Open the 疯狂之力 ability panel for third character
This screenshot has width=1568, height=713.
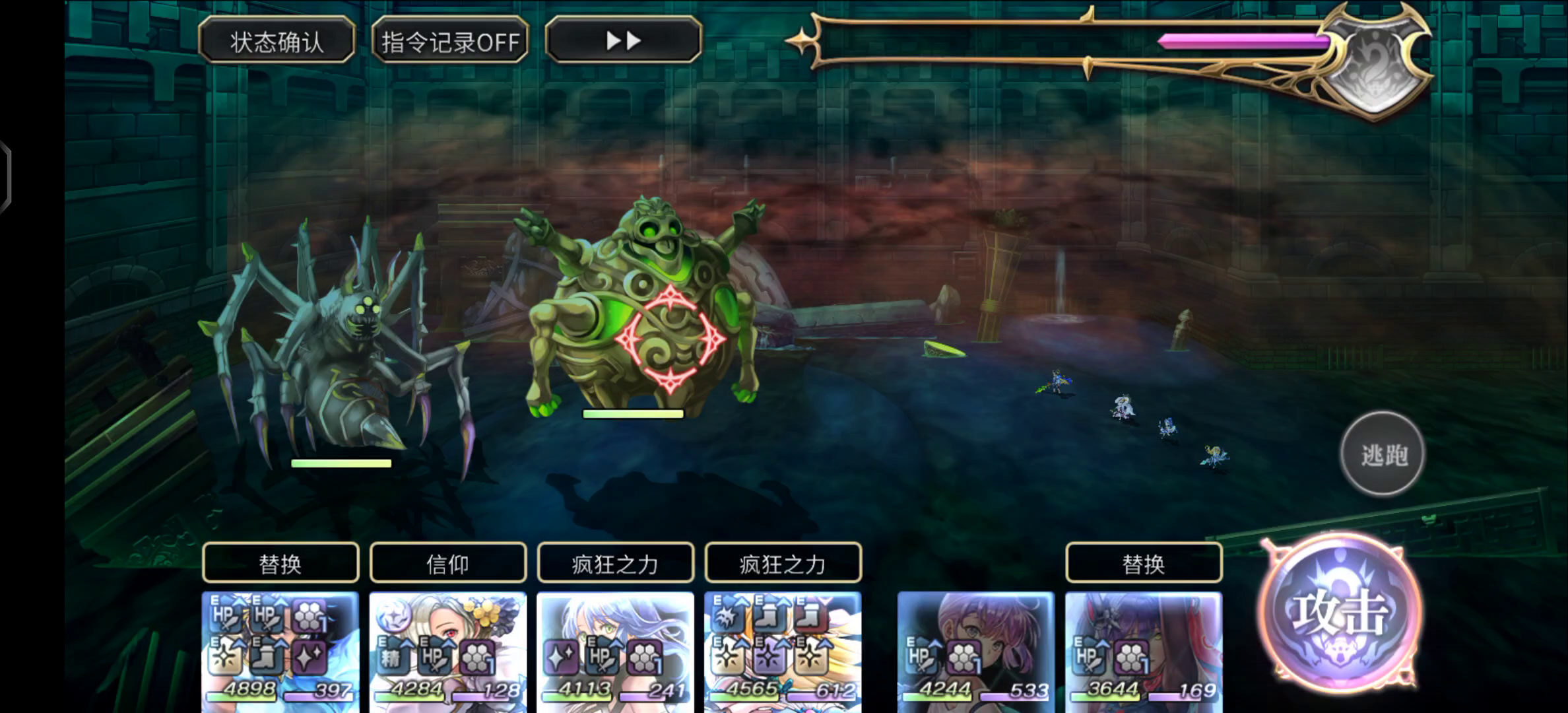click(x=615, y=564)
